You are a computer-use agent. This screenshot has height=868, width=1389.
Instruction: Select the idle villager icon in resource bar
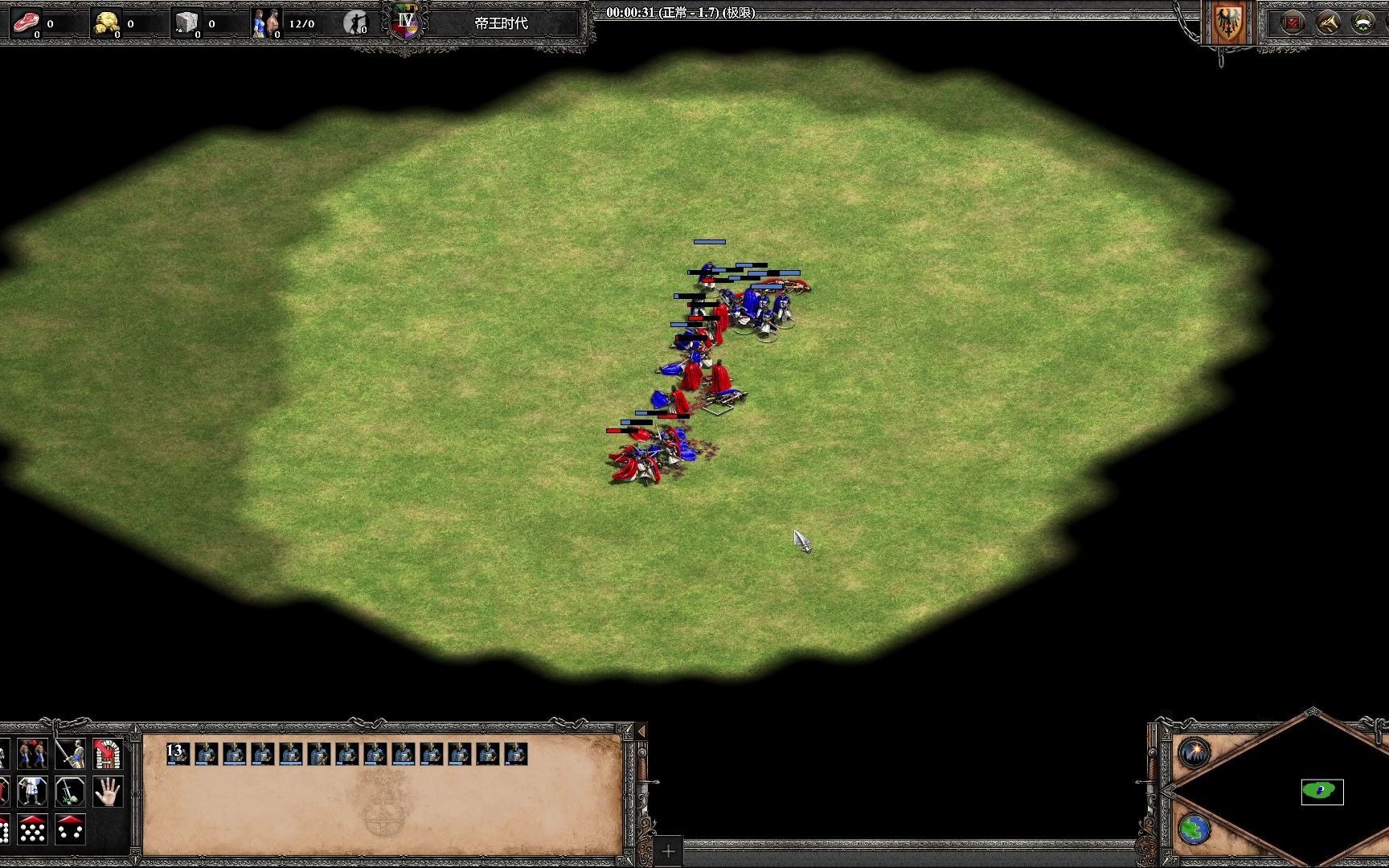[355, 23]
